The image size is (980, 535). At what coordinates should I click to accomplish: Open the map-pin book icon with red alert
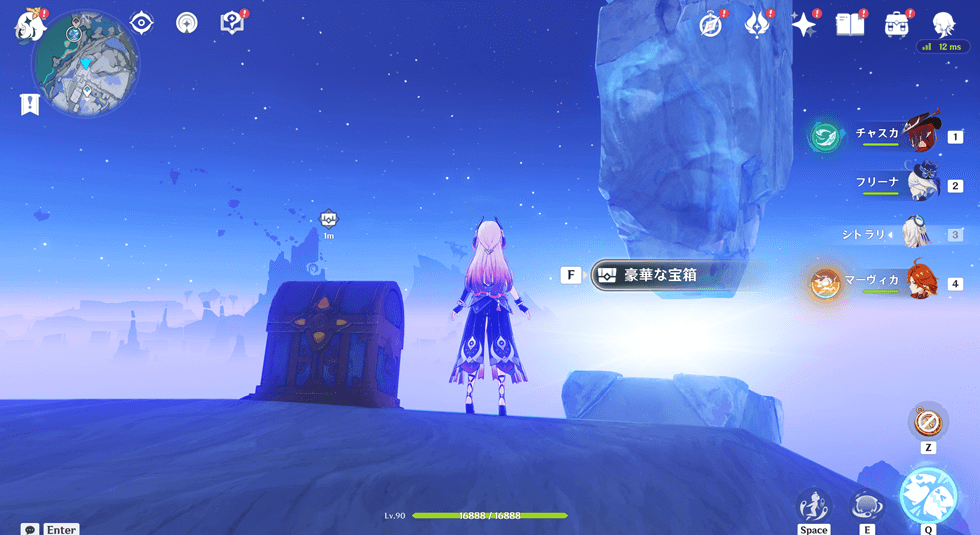click(232, 23)
